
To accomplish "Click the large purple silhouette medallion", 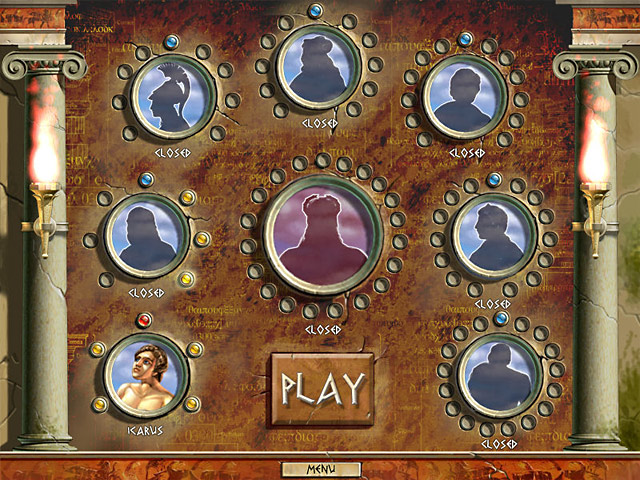I will pyautogui.click(x=322, y=237).
